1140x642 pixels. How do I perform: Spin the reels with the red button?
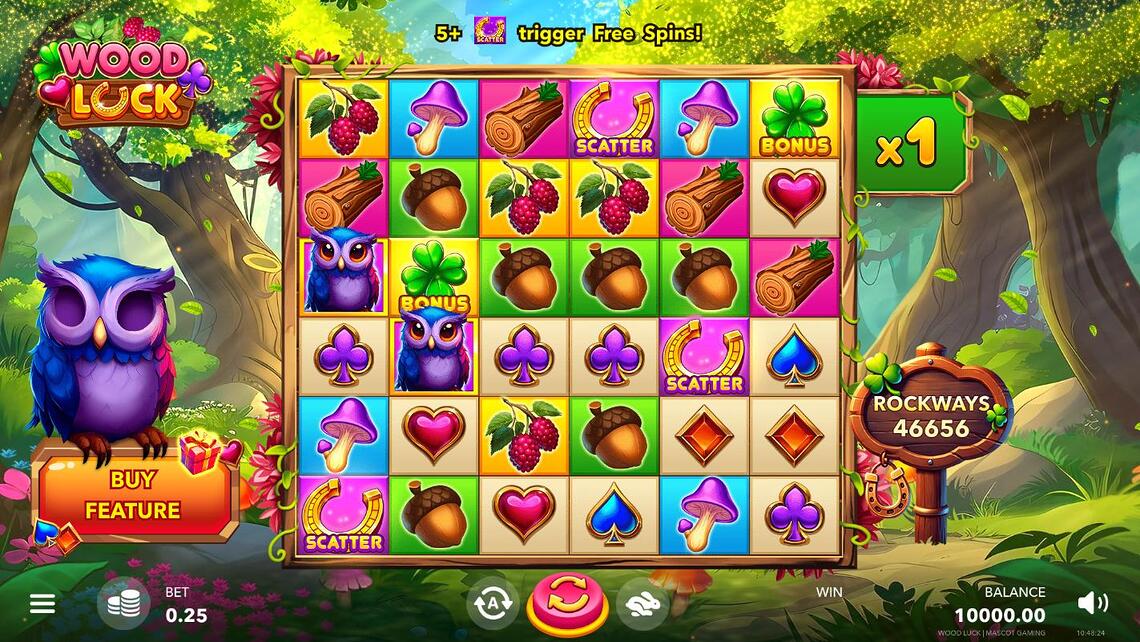coord(567,604)
